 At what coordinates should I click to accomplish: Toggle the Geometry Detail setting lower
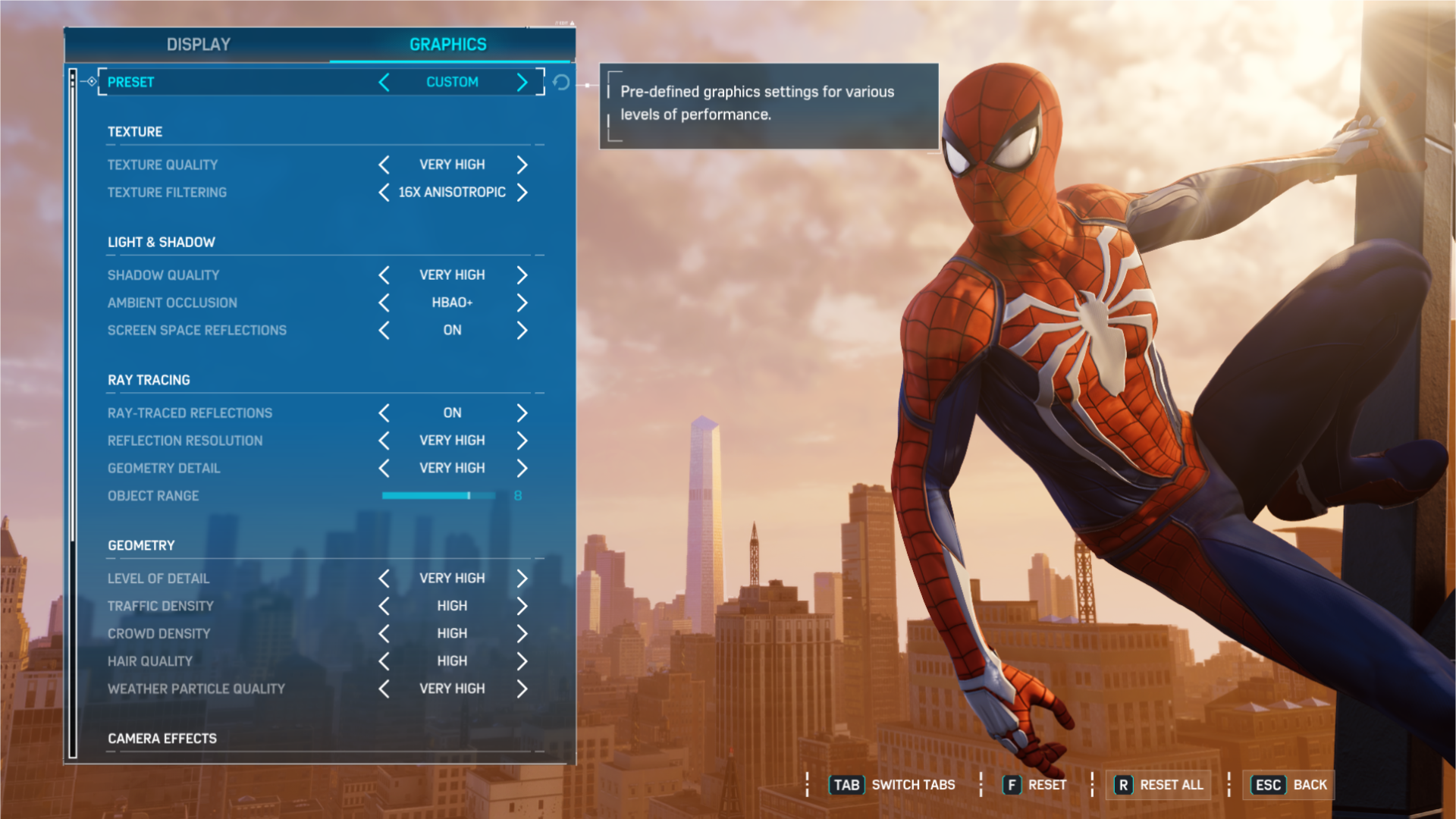384,468
